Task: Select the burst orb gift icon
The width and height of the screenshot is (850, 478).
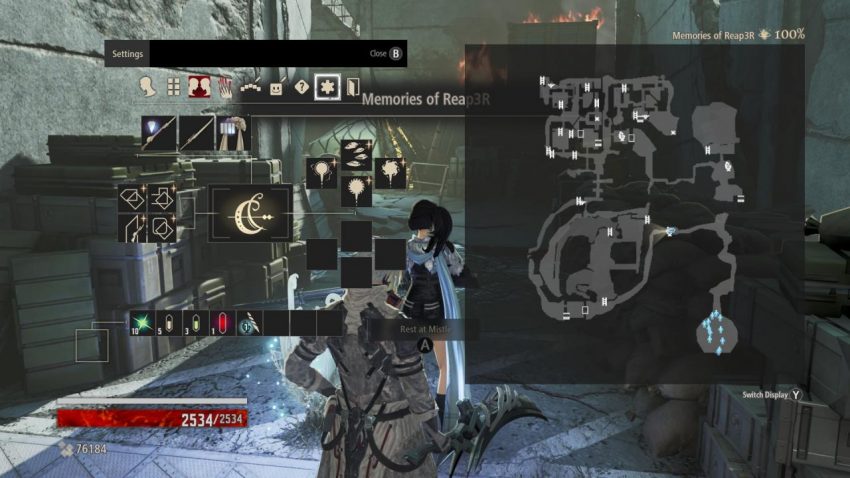Action: coord(356,189)
